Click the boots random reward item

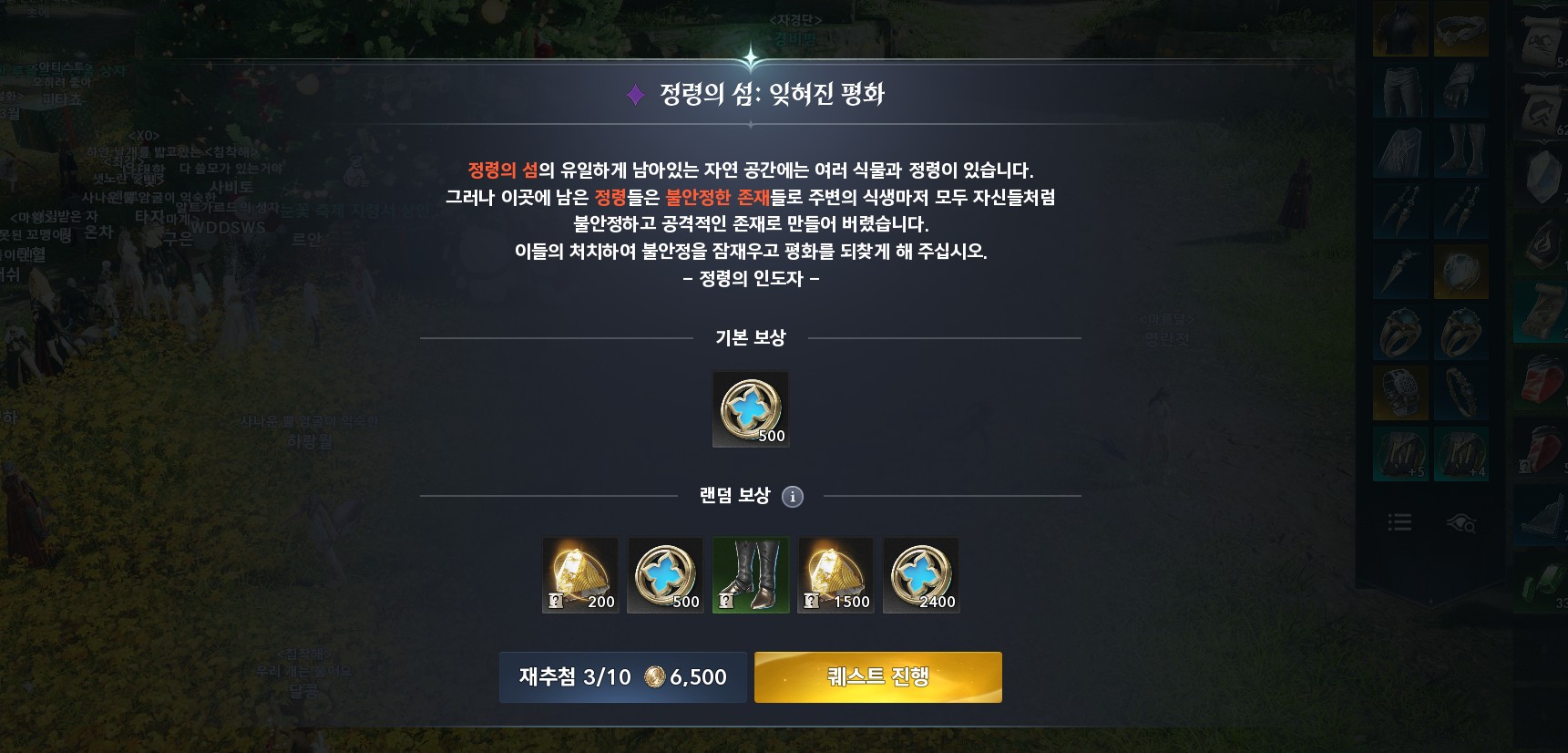(x=750, y=574)
